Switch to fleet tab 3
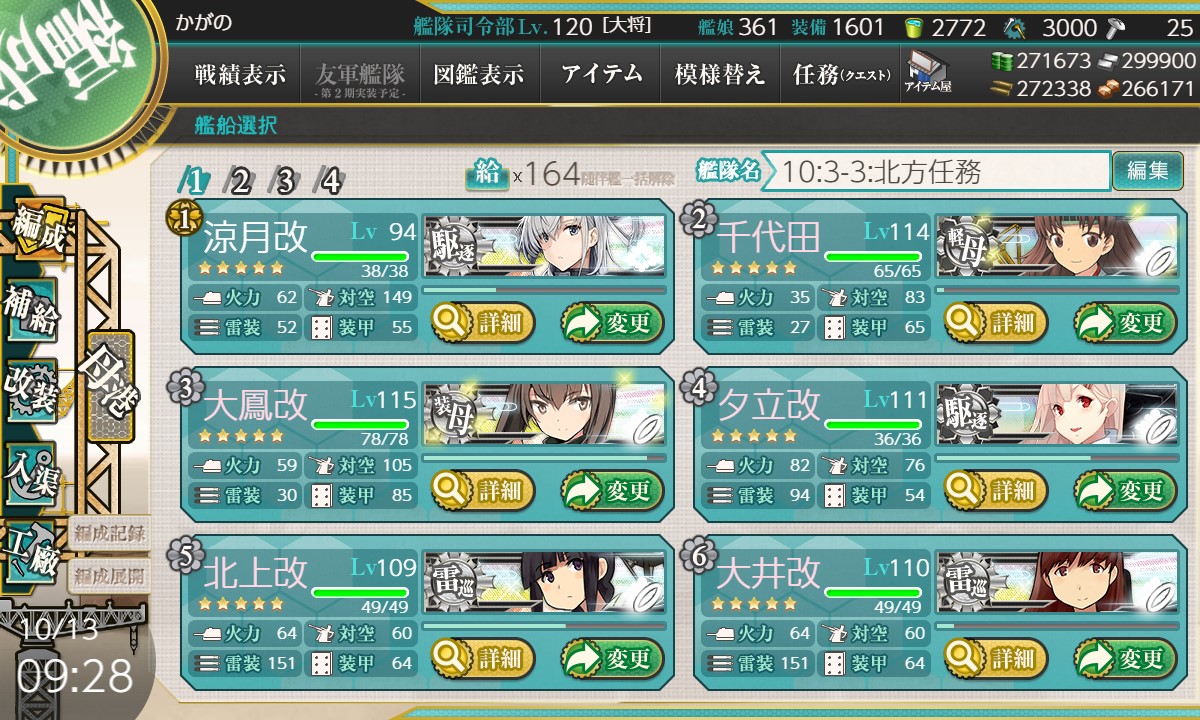Viewport: 1200px width, 720px height. (285, 181)
